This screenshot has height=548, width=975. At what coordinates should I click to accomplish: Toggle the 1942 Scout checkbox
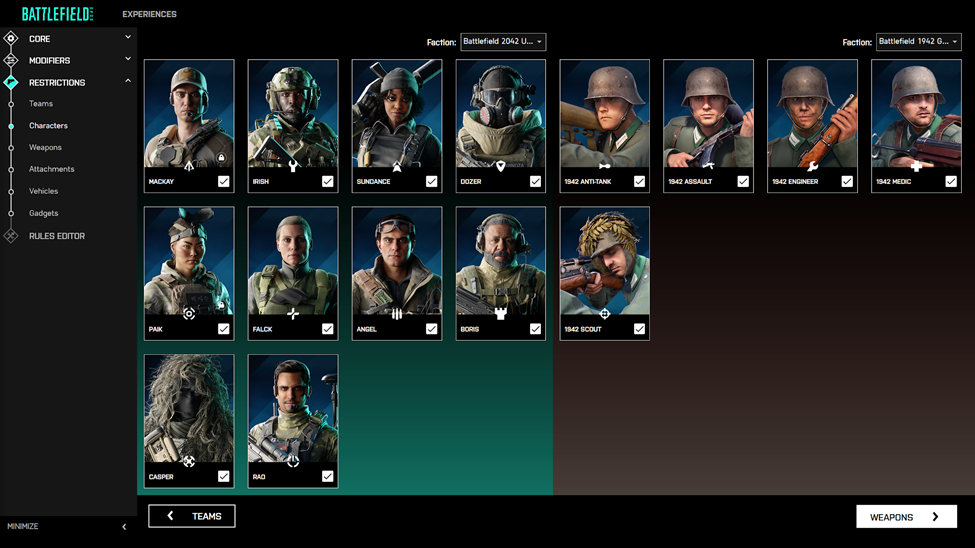639,329
